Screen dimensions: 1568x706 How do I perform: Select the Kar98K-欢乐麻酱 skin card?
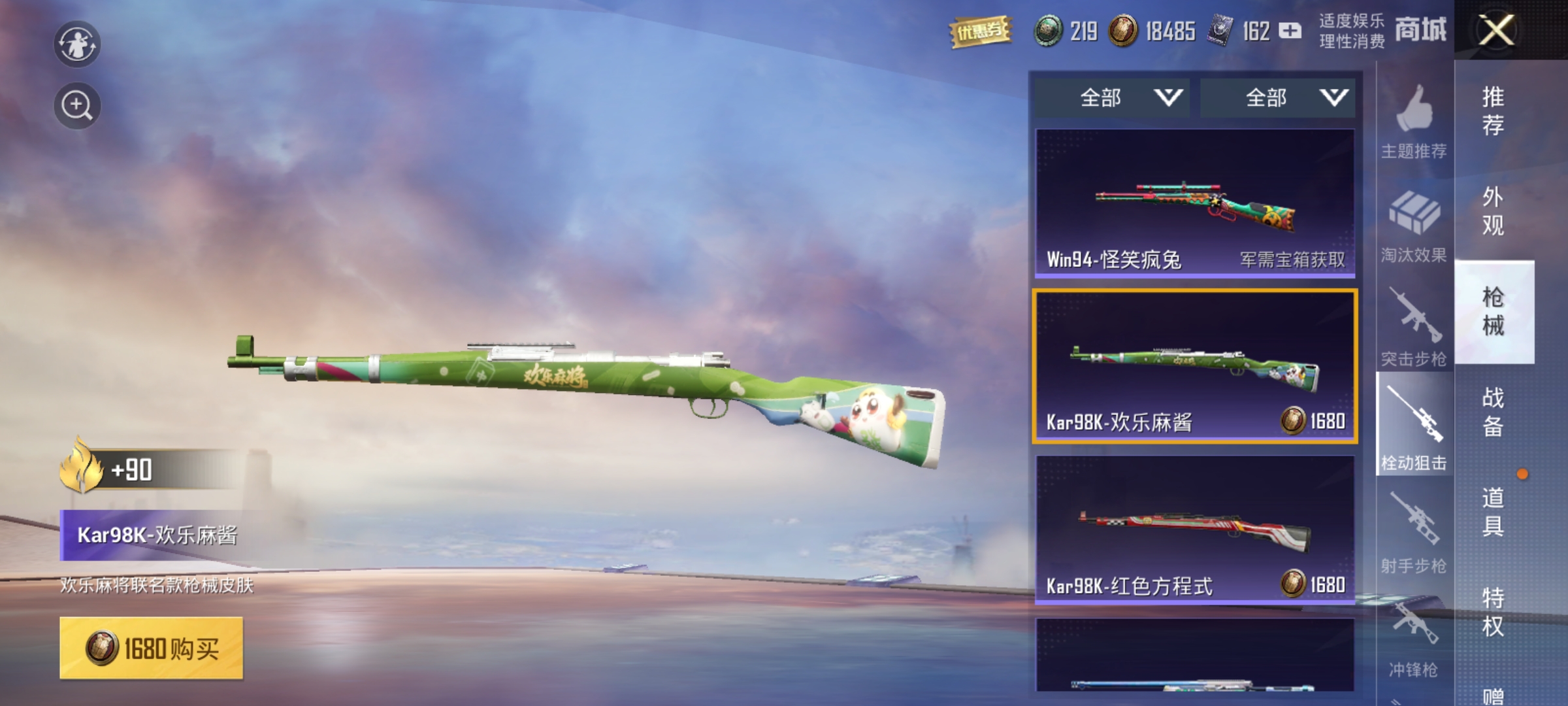pos(1195,366)
